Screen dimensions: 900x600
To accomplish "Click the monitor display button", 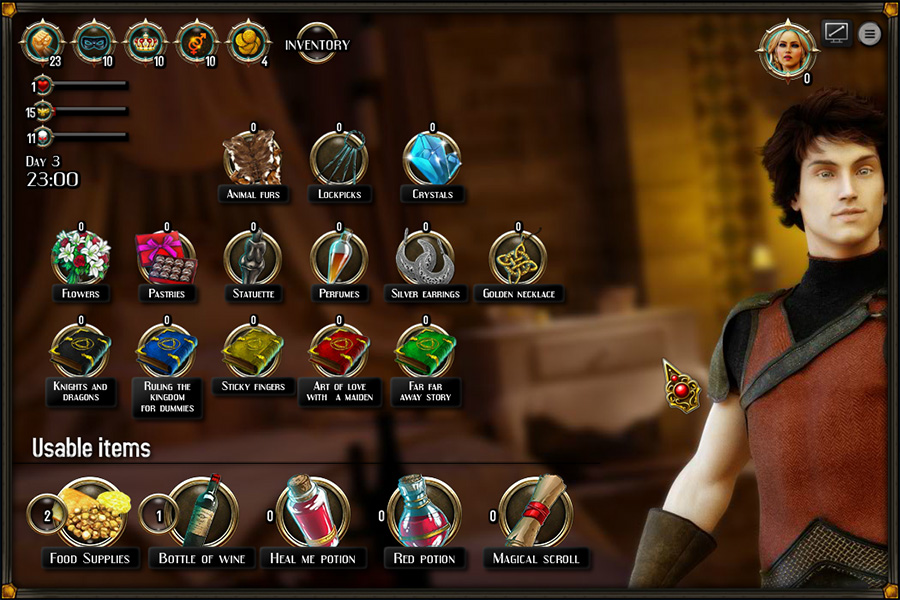I will pos(836,33).
